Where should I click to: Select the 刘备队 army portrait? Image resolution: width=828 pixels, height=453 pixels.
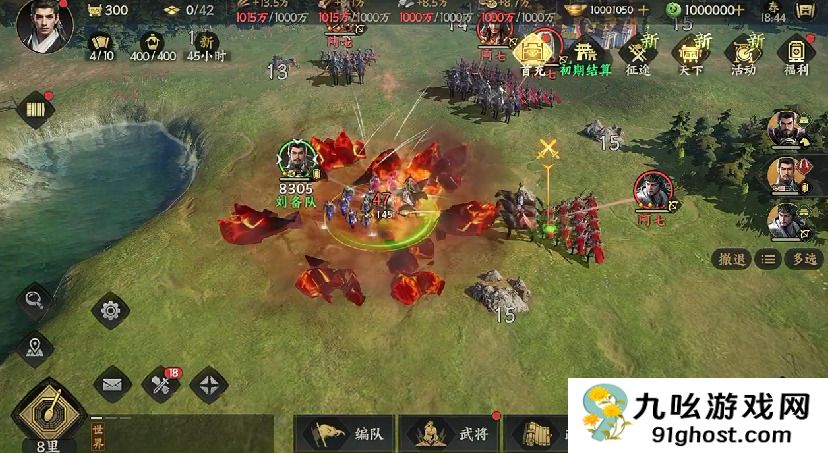[x=297, y=160]
